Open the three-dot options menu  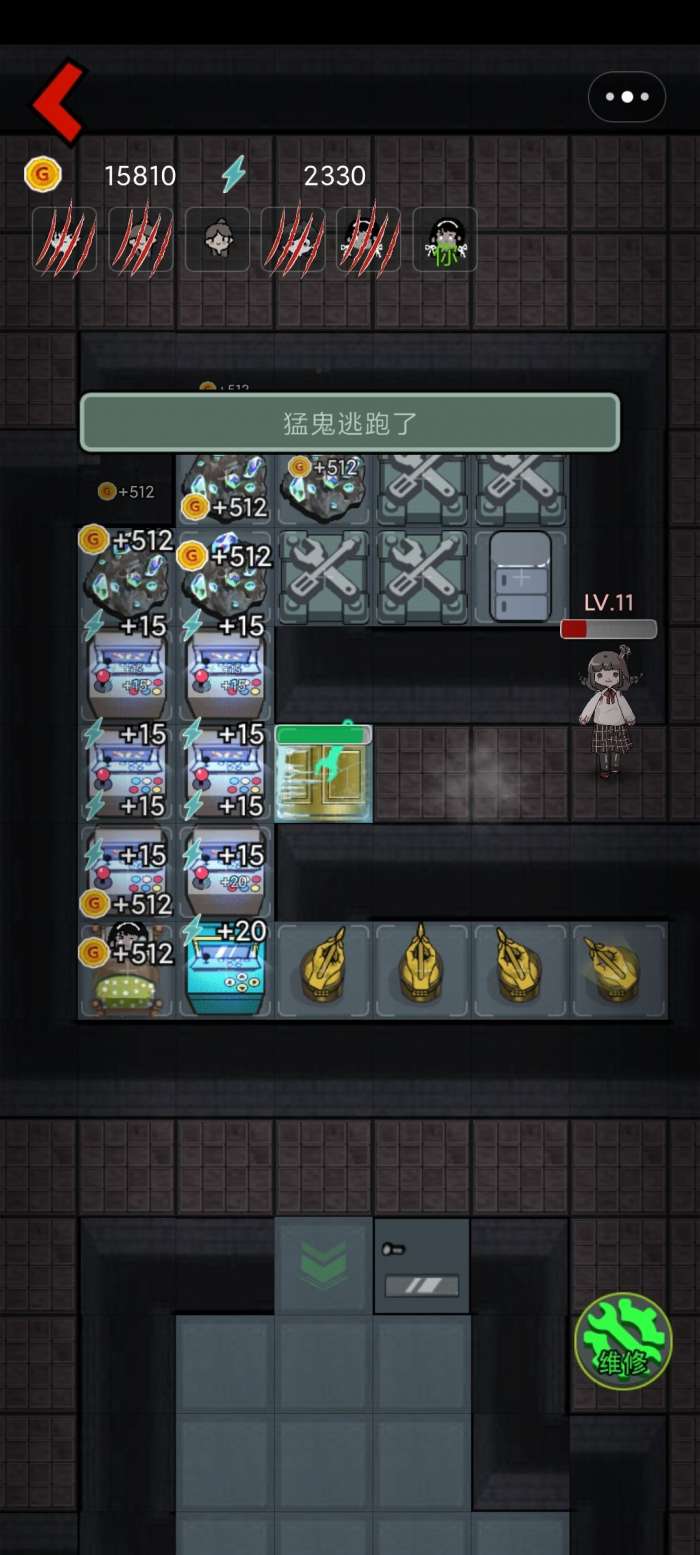(627, 97)
